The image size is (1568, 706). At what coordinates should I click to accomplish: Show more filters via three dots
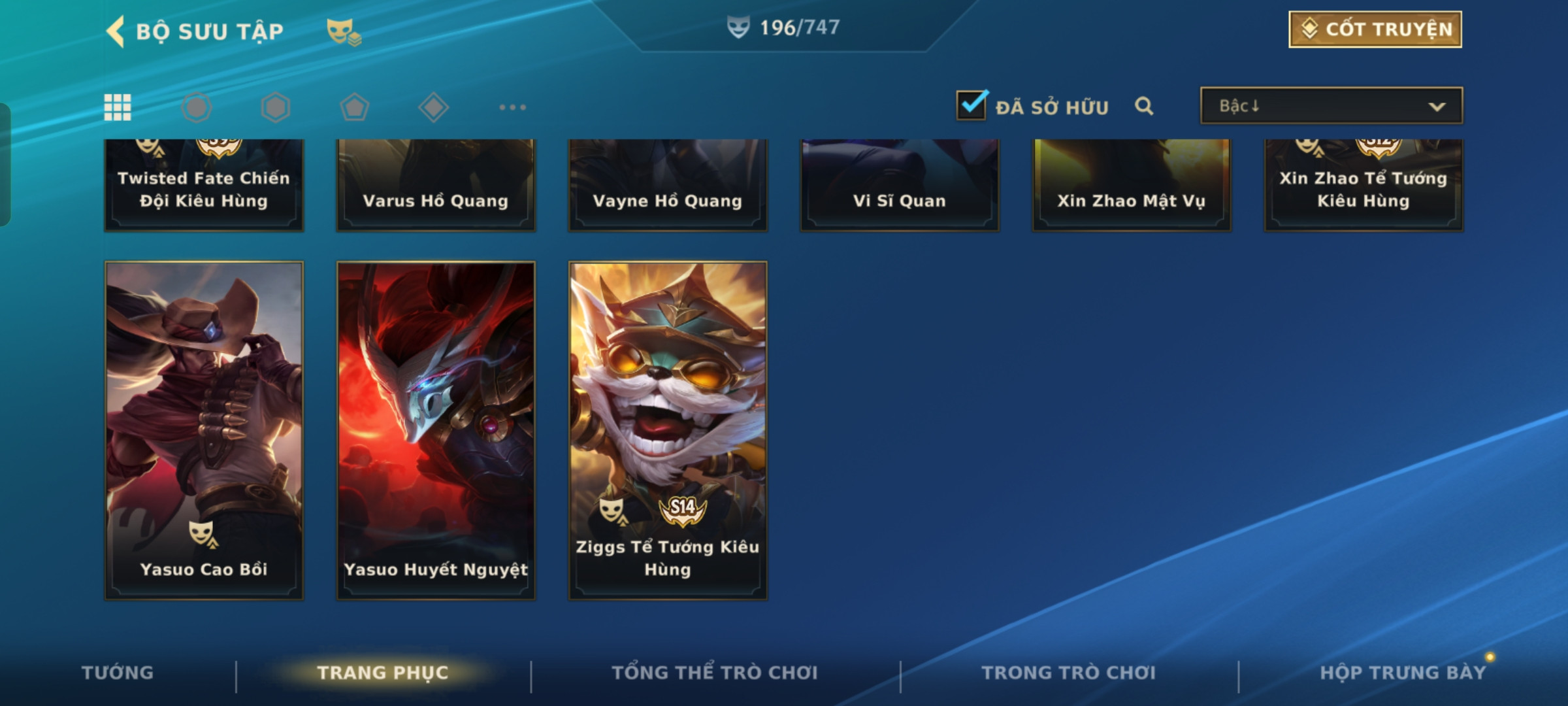[x=512, y=107]
